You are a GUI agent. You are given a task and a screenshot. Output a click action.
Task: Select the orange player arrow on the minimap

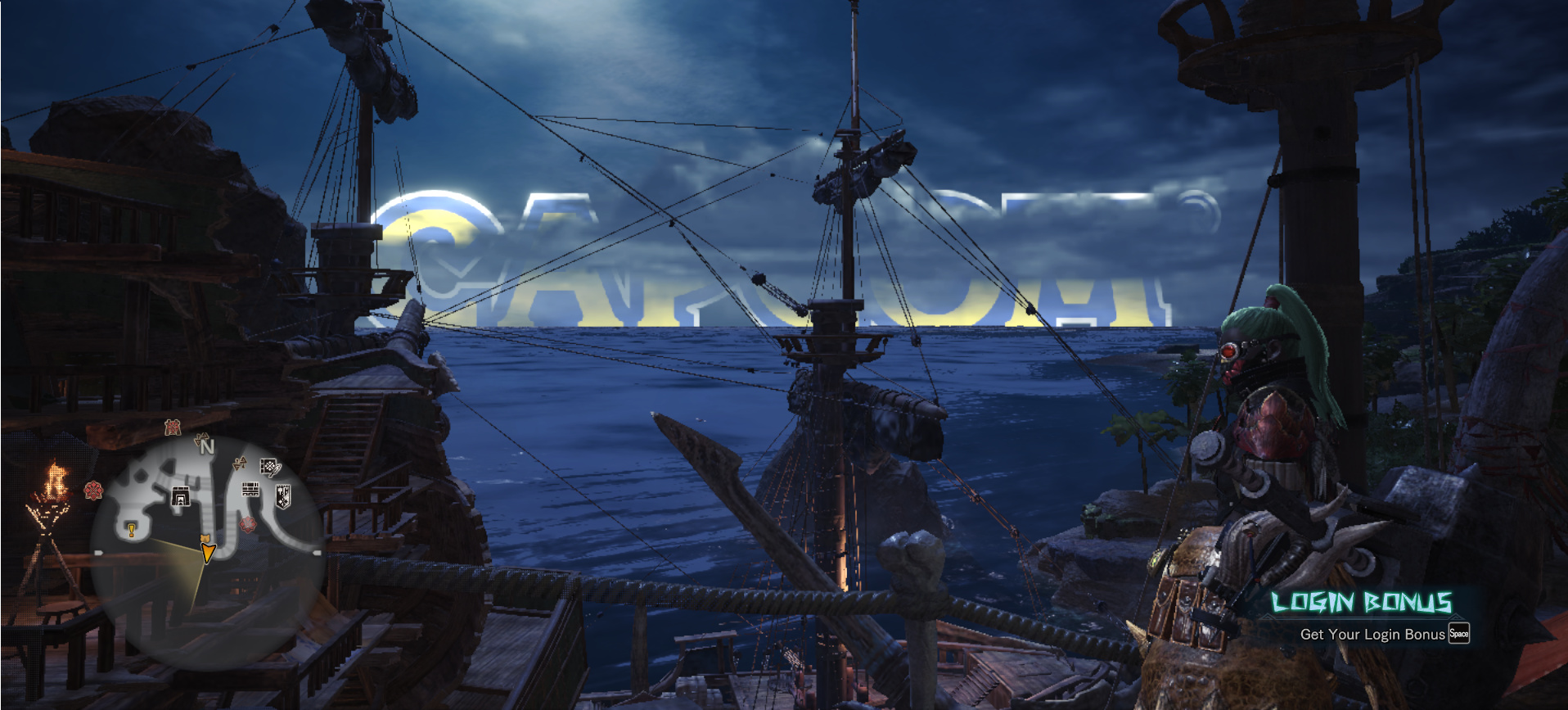208,549
